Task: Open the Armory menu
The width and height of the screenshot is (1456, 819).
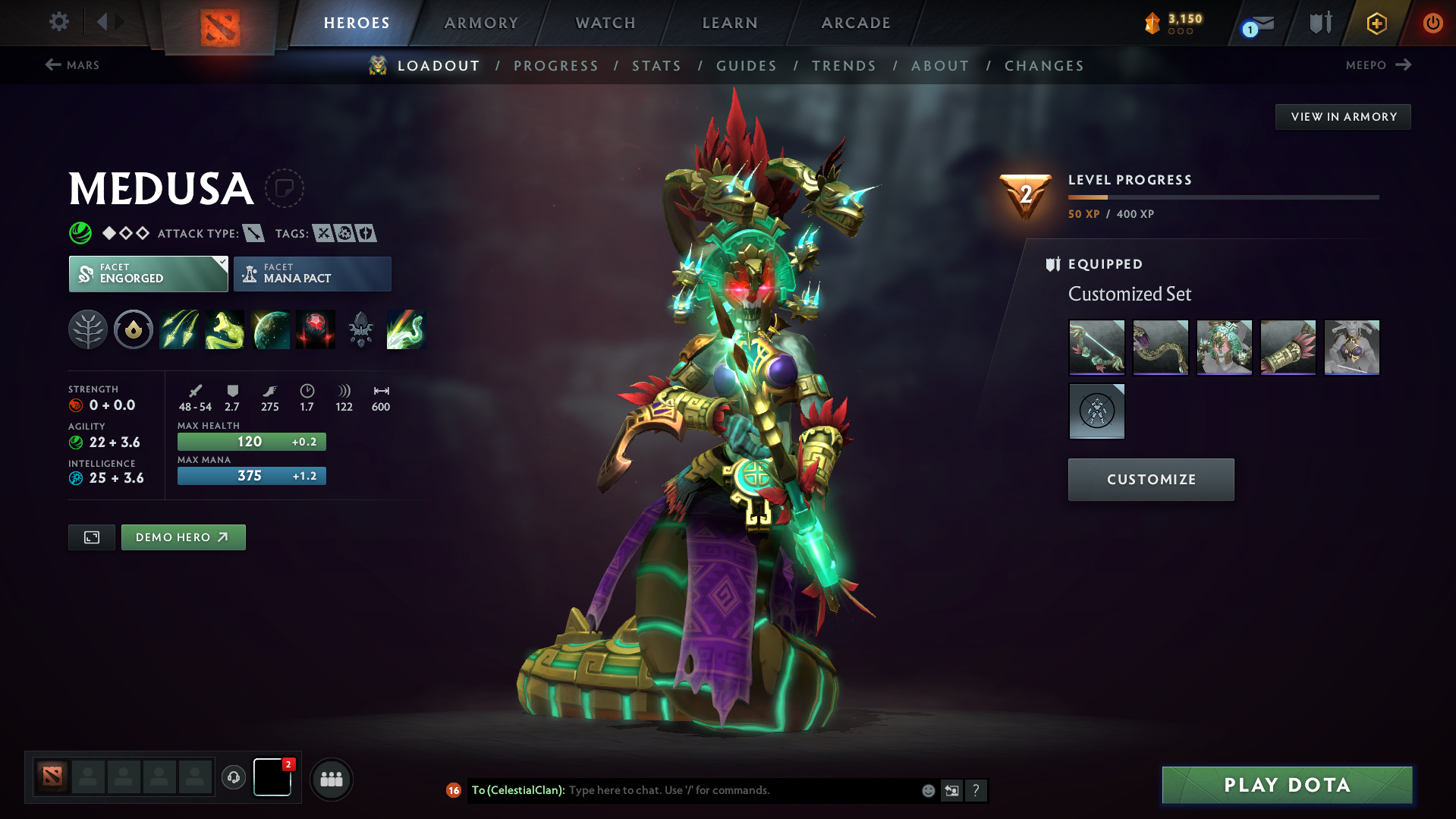Action: point(481,23)
